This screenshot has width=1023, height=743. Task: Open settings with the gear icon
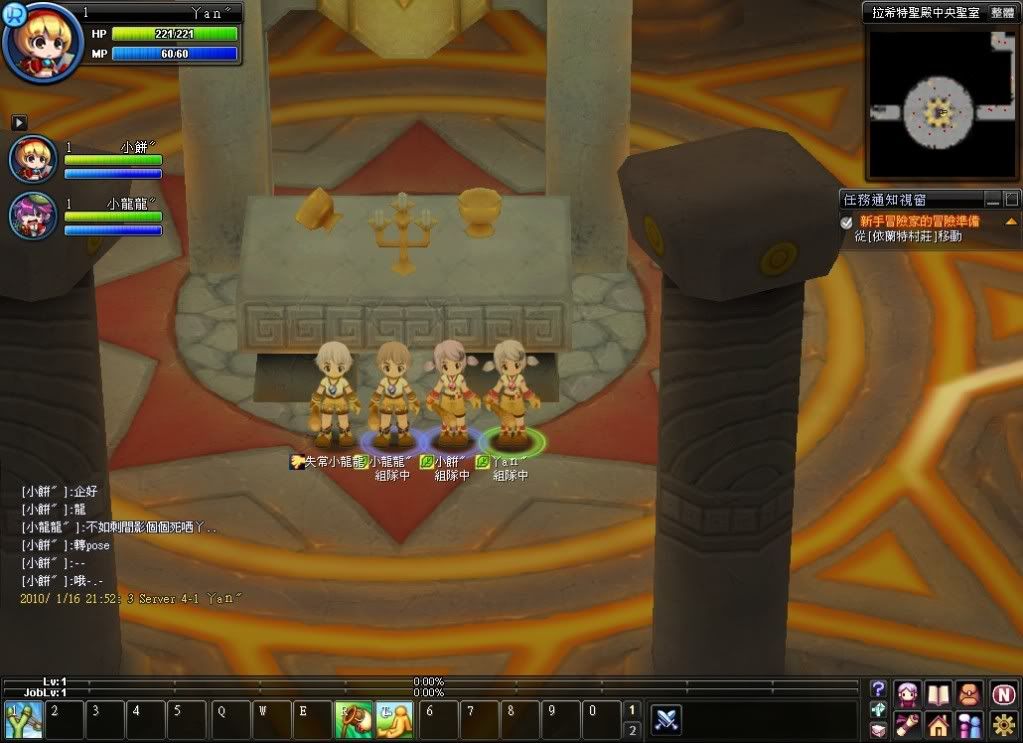(1004, 723)
